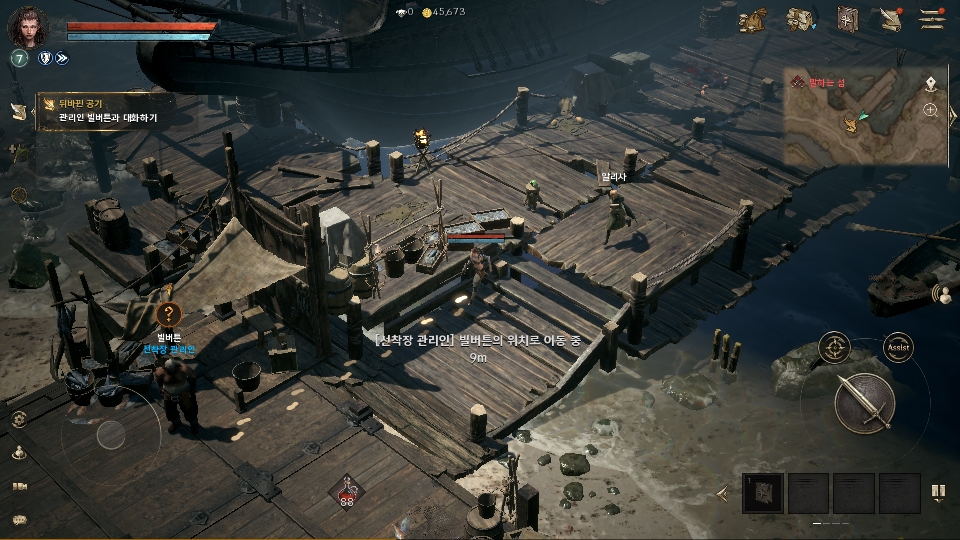Click the icon right of the quick slots
Screen dimensions: 960x540
tap(938, 491)
